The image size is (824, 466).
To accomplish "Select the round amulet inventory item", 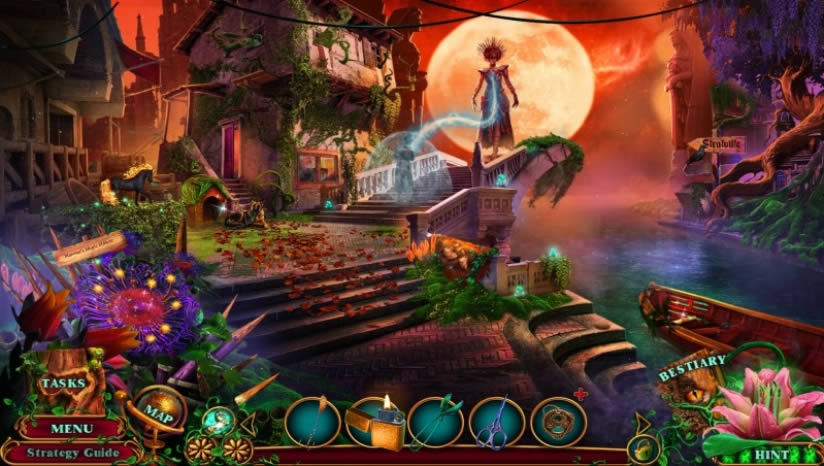I will [558, 422].
